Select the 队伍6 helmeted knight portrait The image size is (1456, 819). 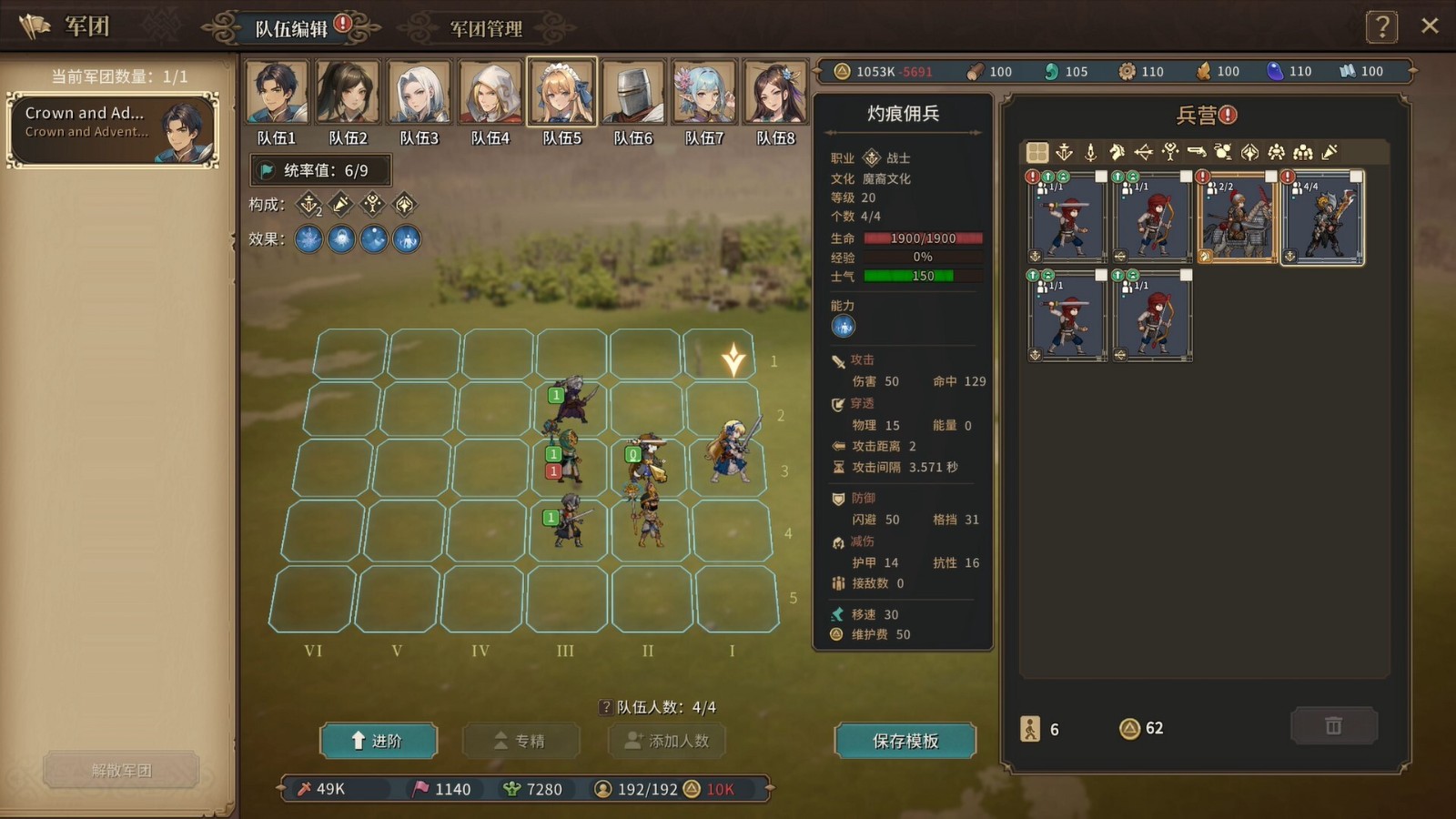click(633, 92)
